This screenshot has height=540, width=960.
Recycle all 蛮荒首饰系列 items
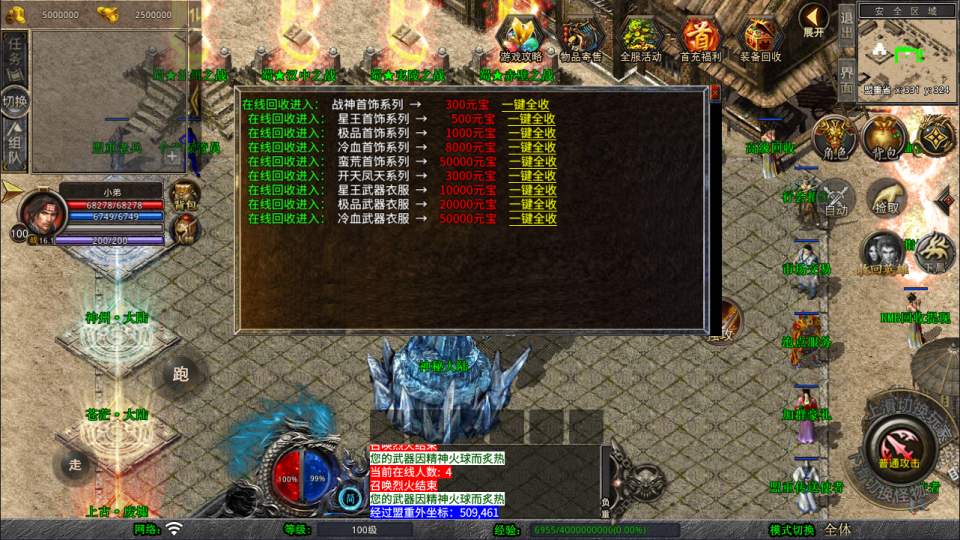pyautogui.click(x=531, y=162)
